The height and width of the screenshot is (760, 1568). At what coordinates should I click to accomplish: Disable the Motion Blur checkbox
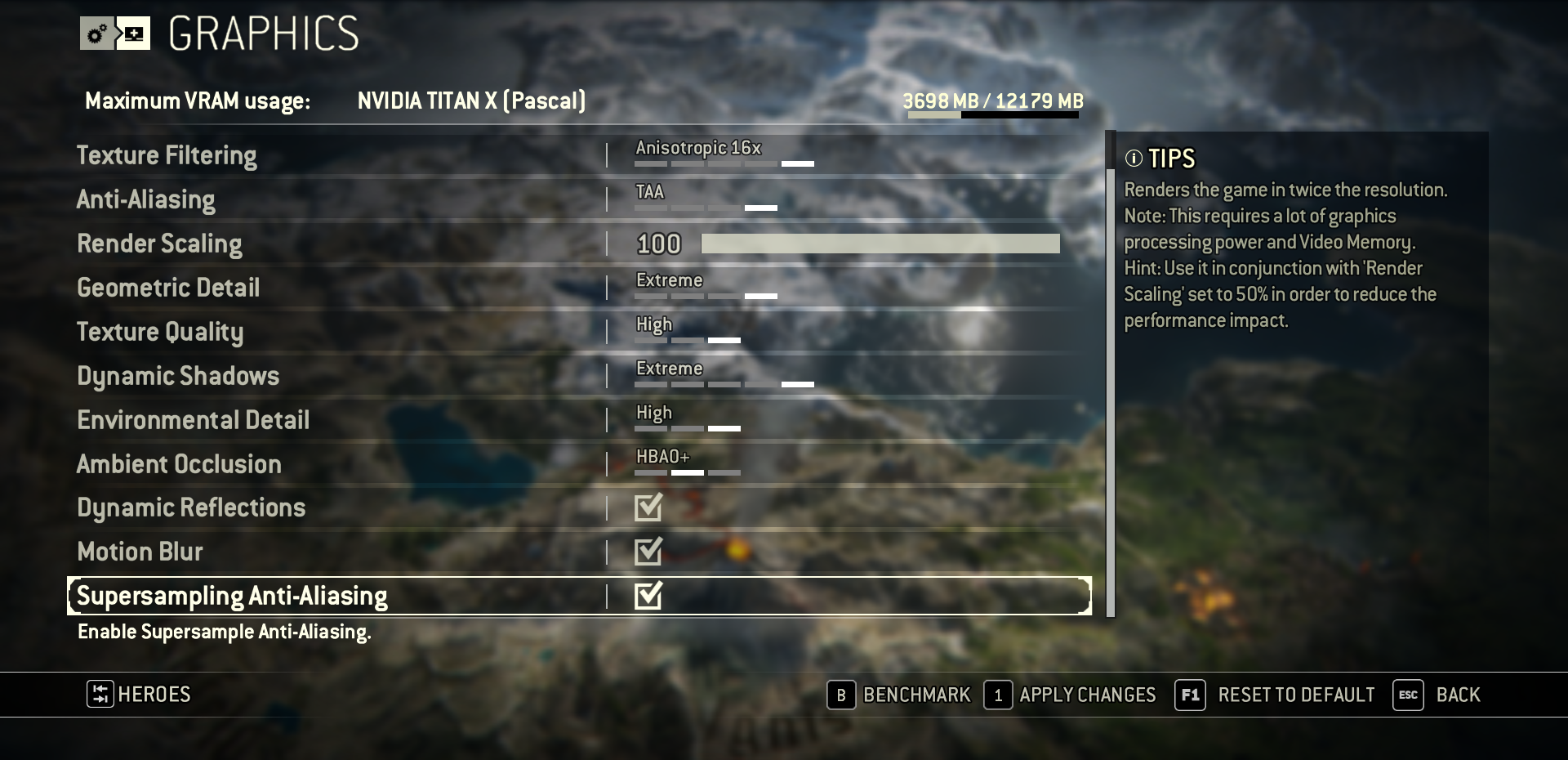pos(648,552)
